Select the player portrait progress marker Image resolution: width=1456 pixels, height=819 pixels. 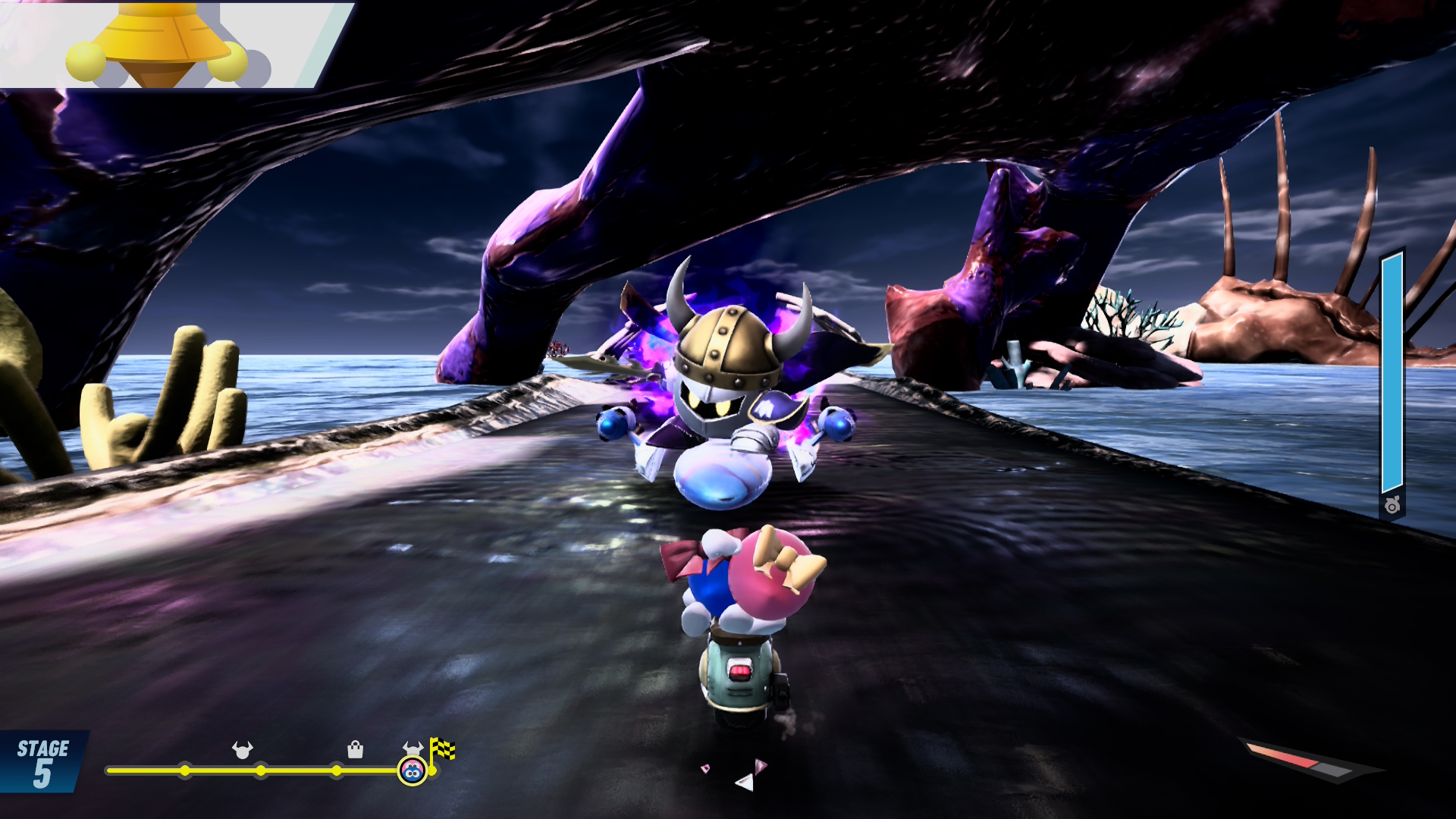pos(412,771)
